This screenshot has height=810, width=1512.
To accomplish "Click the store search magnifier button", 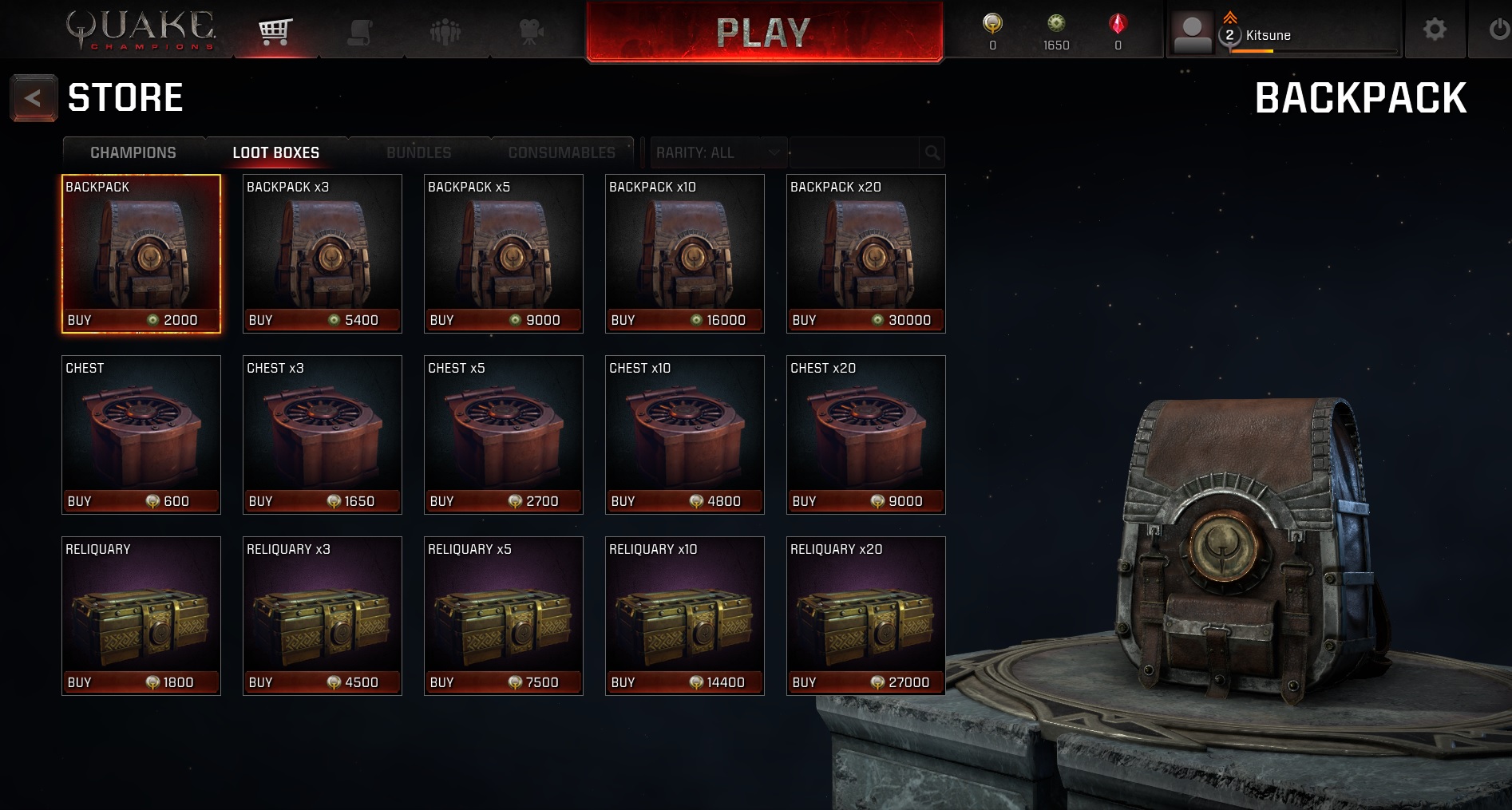I will click(x=932, y=152).
